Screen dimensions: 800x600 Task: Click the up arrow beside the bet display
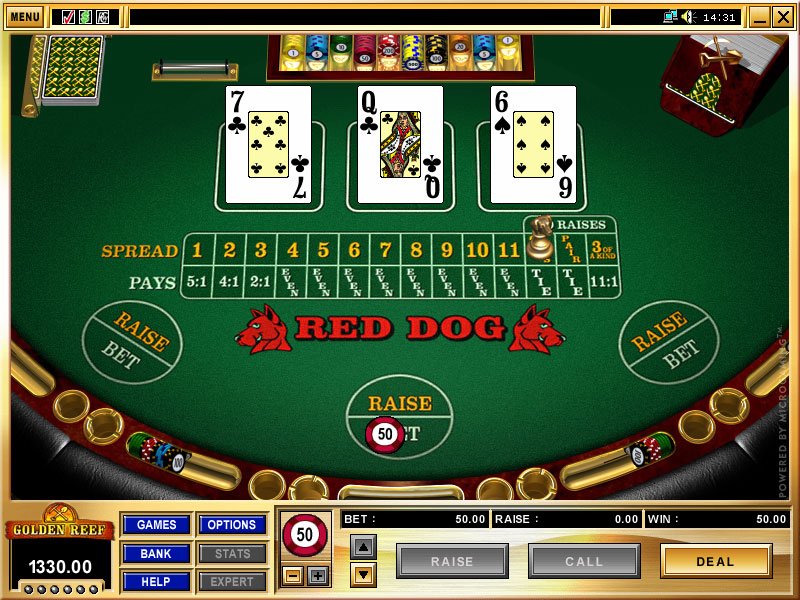point(362,546)
